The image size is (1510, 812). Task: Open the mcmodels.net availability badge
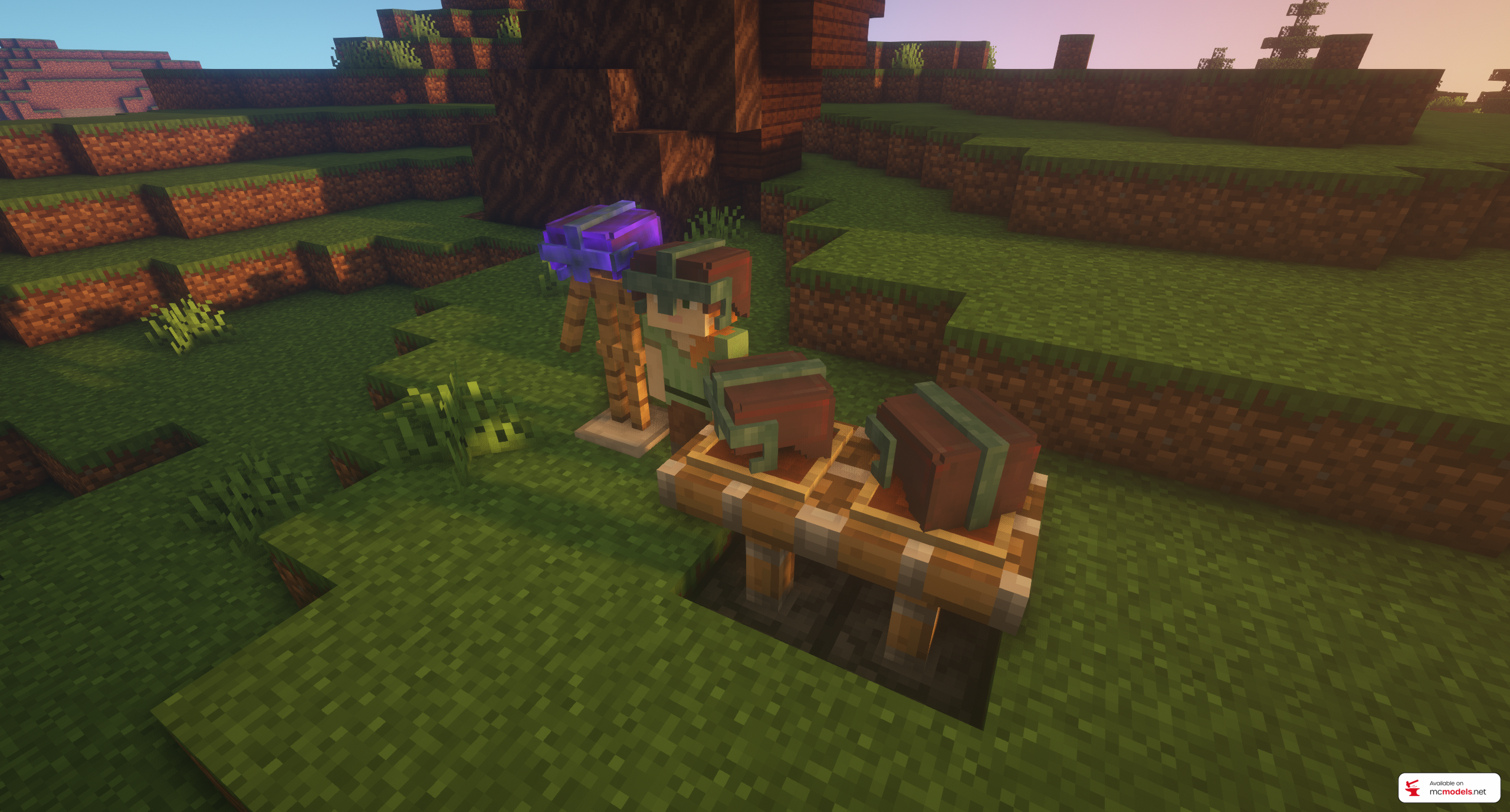click(x=1448, y=788)
